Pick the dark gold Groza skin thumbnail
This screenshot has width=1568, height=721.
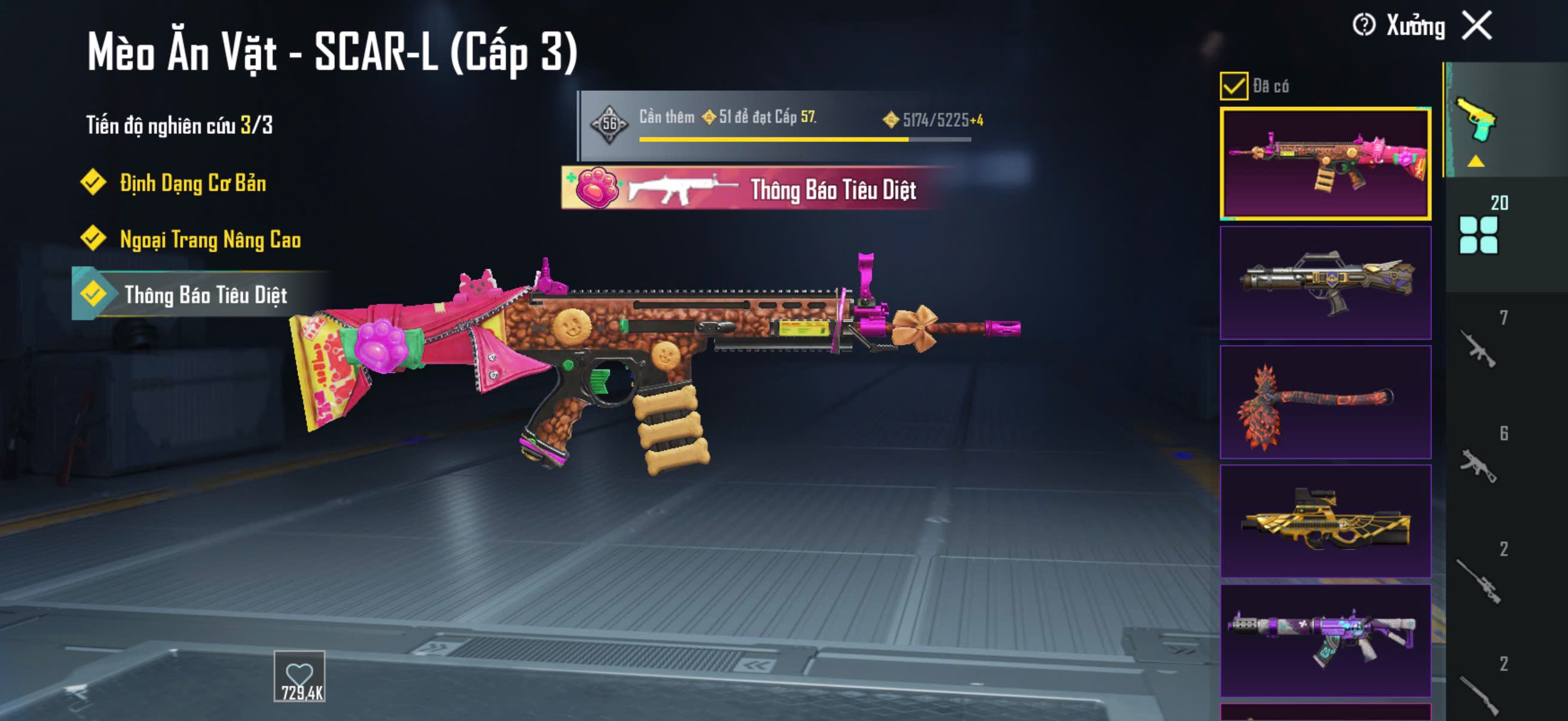click(1325, 283)
